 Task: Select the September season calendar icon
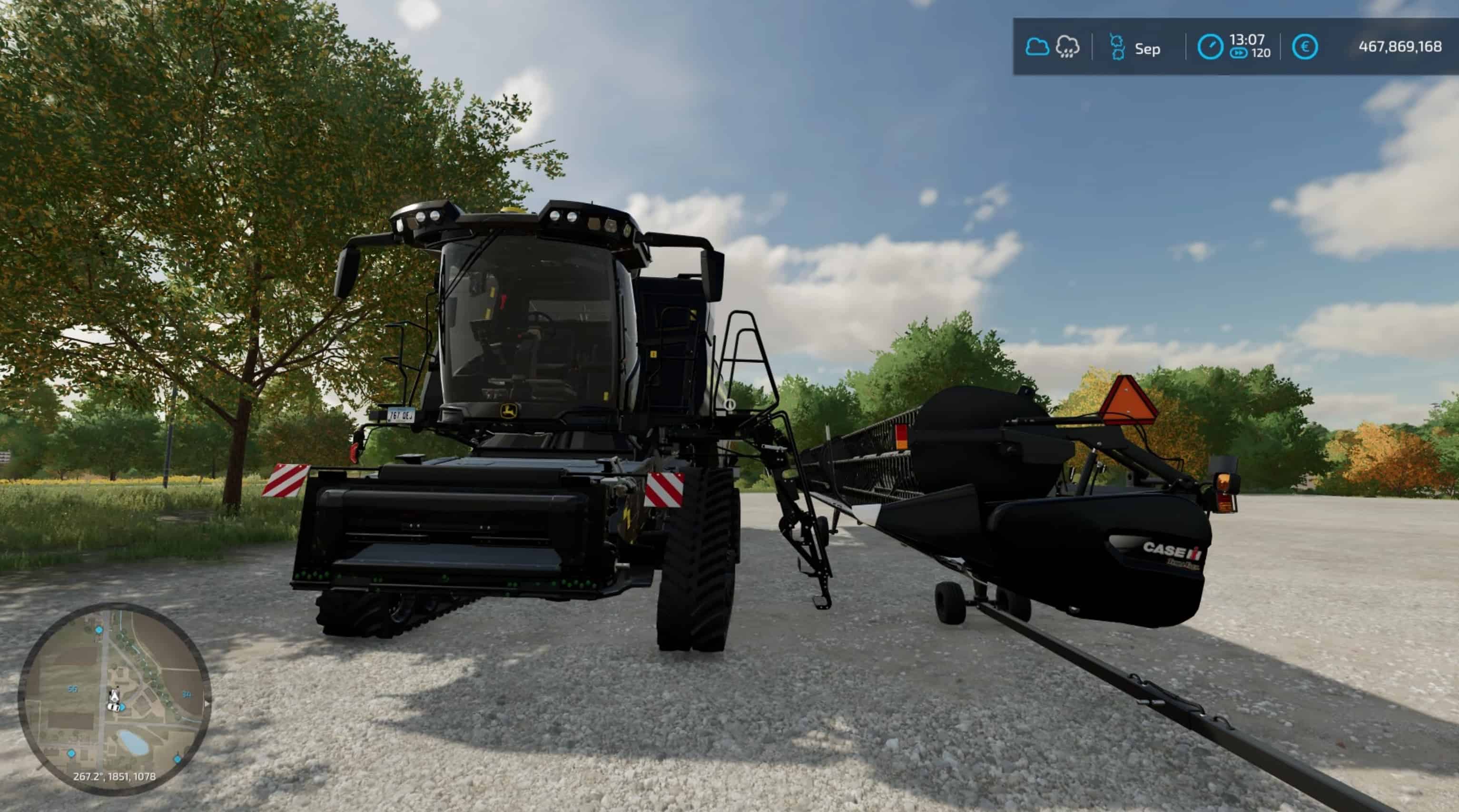pos(1117,47)
